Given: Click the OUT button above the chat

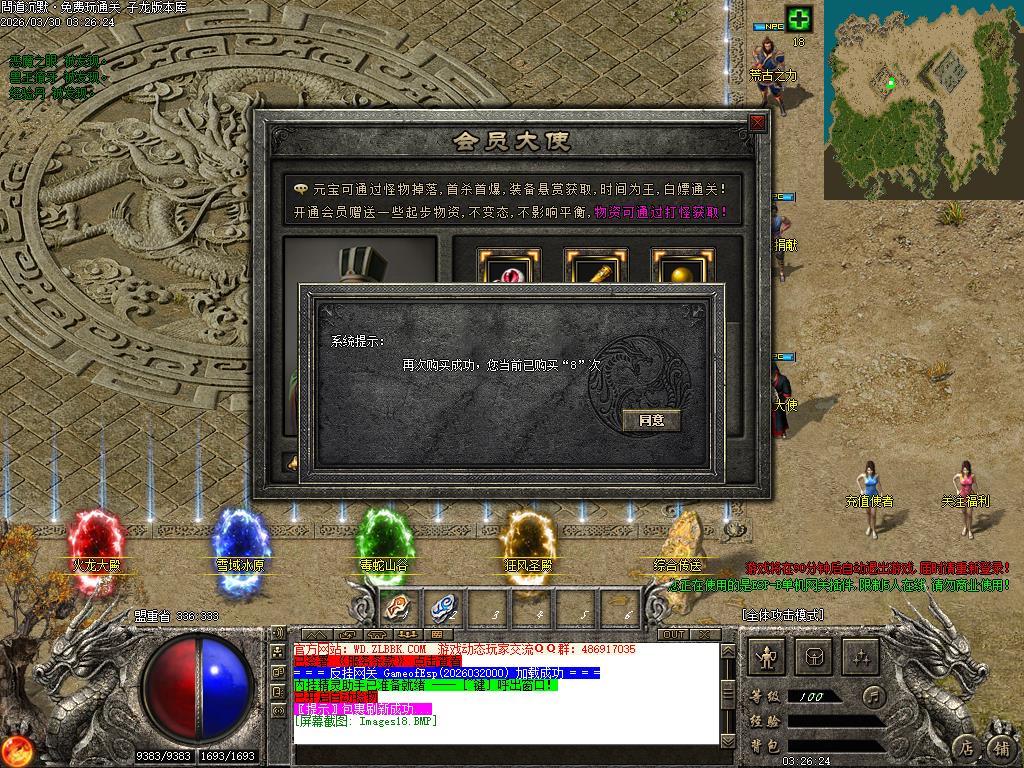Looking at the screenshot, I should click(x=674, y=635).
